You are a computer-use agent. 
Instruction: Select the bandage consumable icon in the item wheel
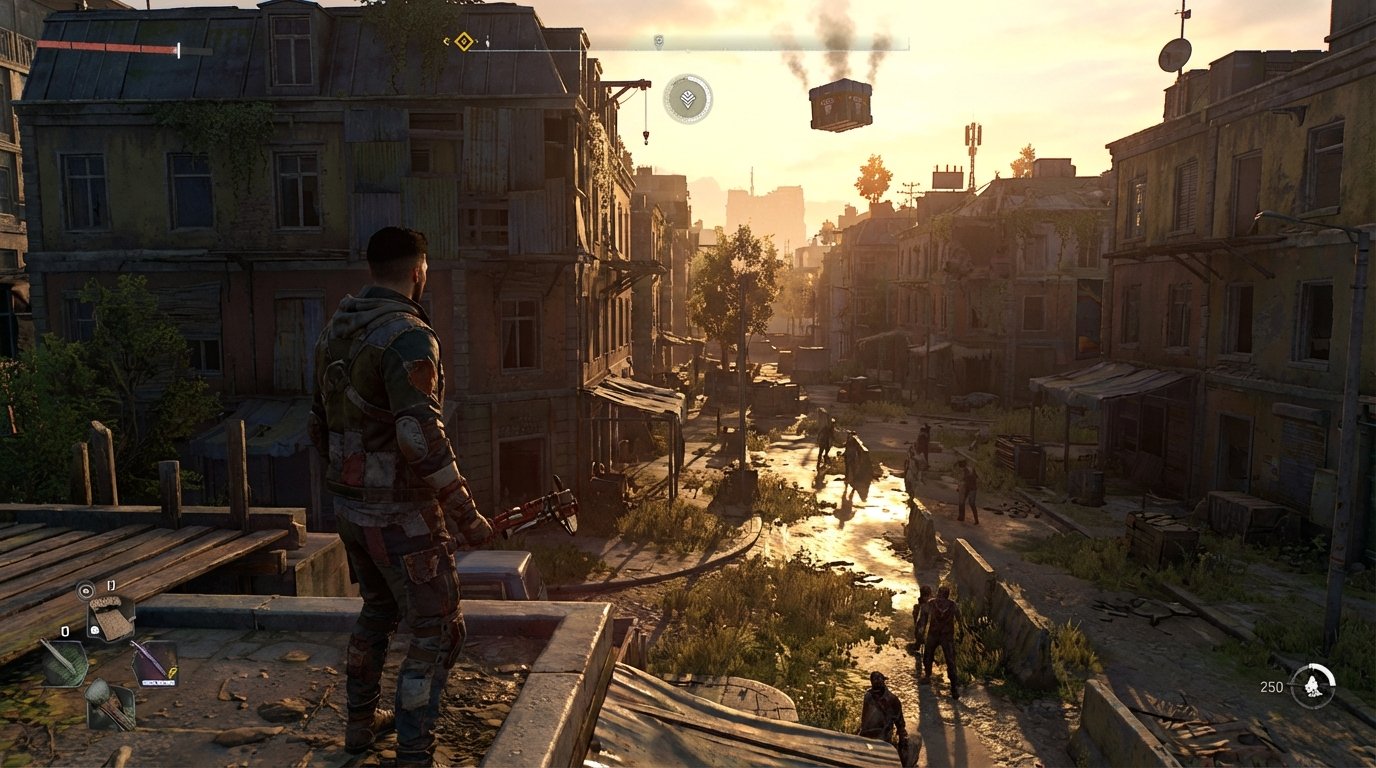coord(110,617)
